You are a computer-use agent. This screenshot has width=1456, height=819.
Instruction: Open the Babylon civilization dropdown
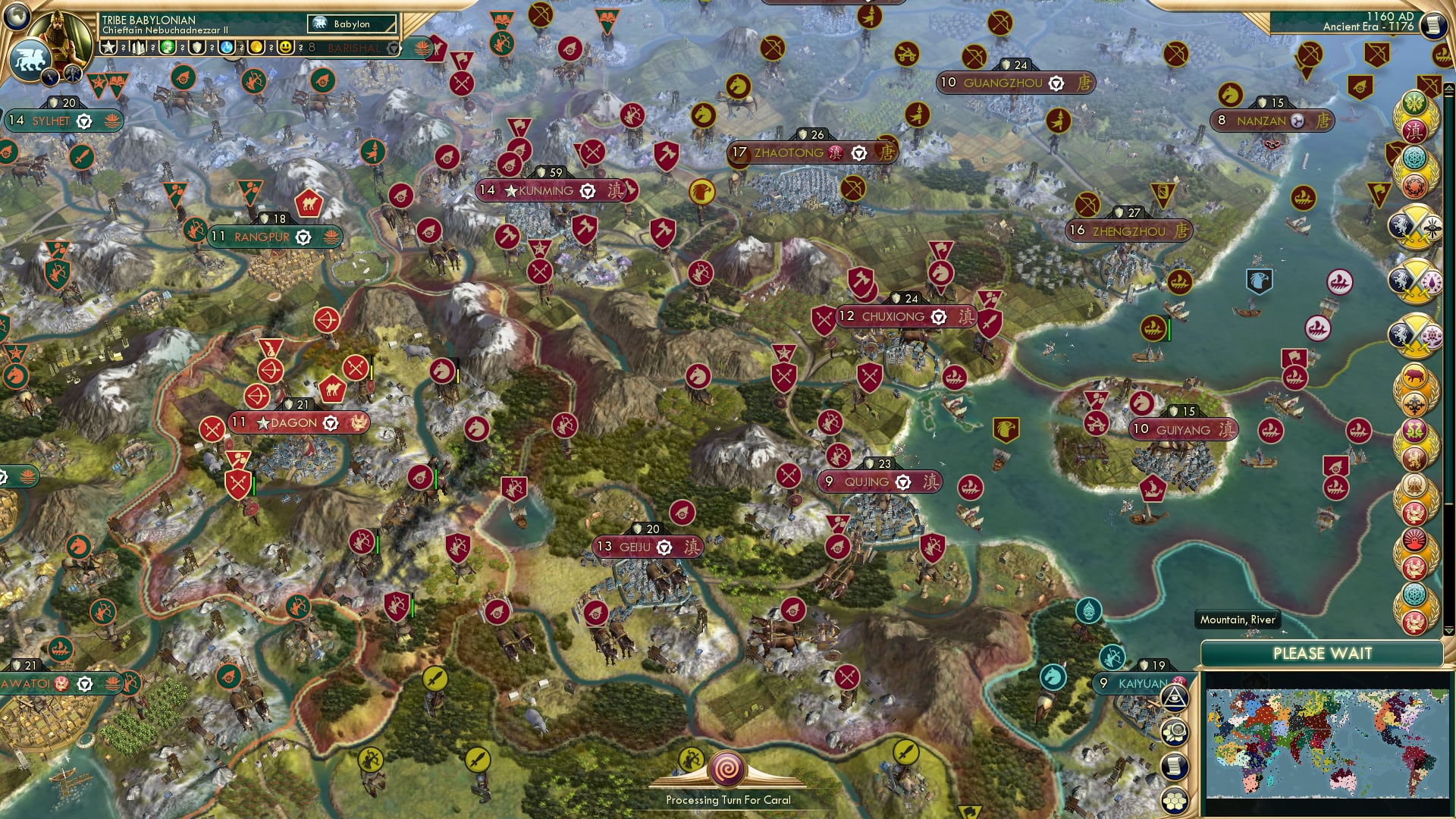point(351,24)
